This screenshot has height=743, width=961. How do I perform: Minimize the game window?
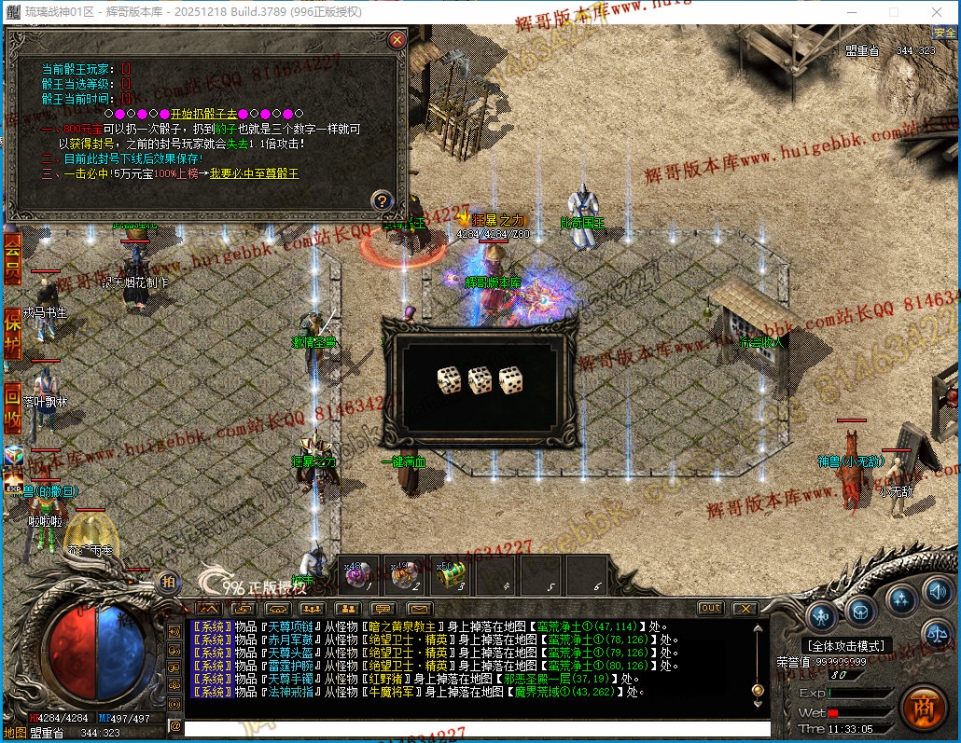[x=848, y=11]
